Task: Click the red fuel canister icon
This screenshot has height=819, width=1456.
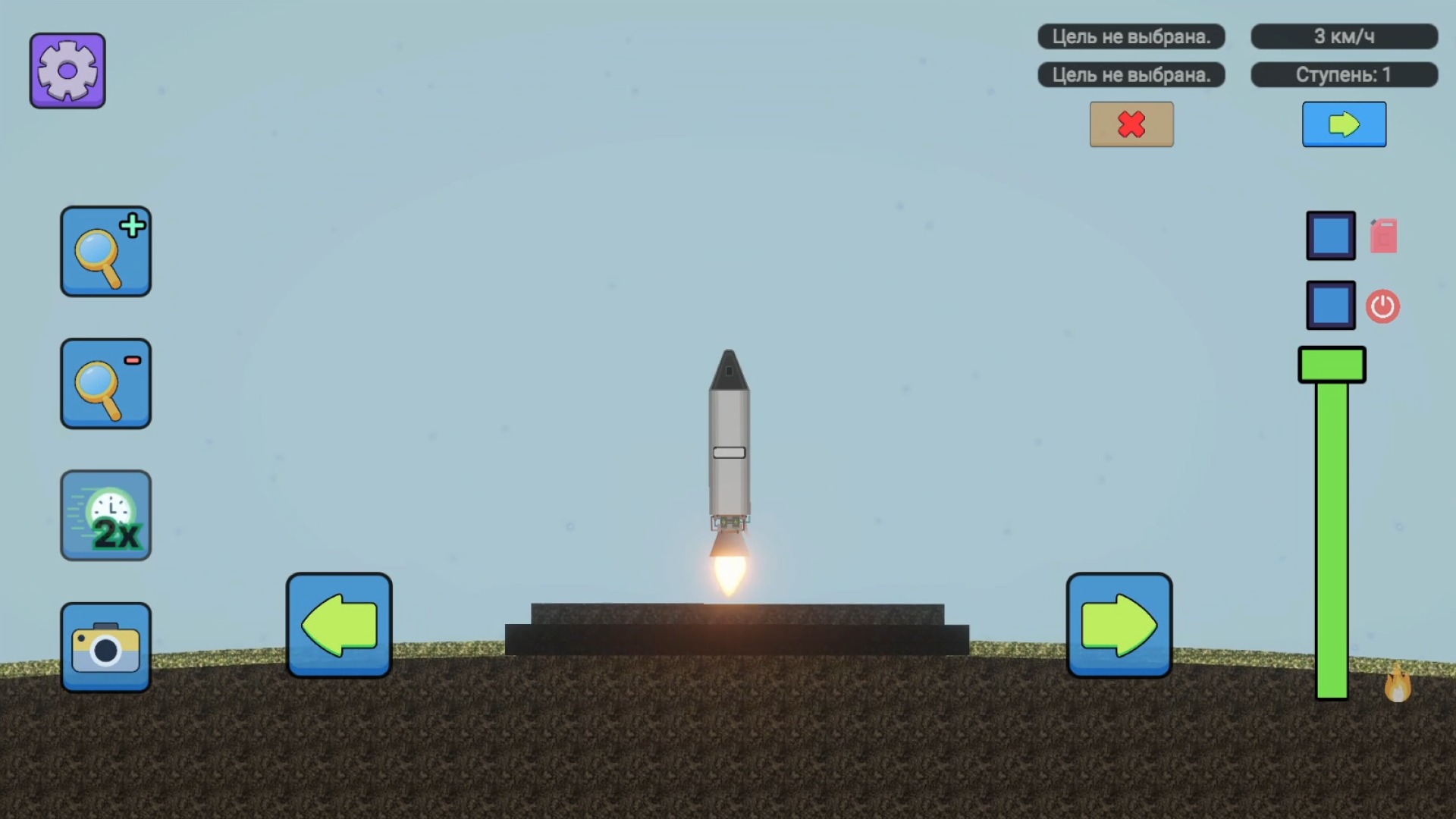Action: click(1382, 235)
